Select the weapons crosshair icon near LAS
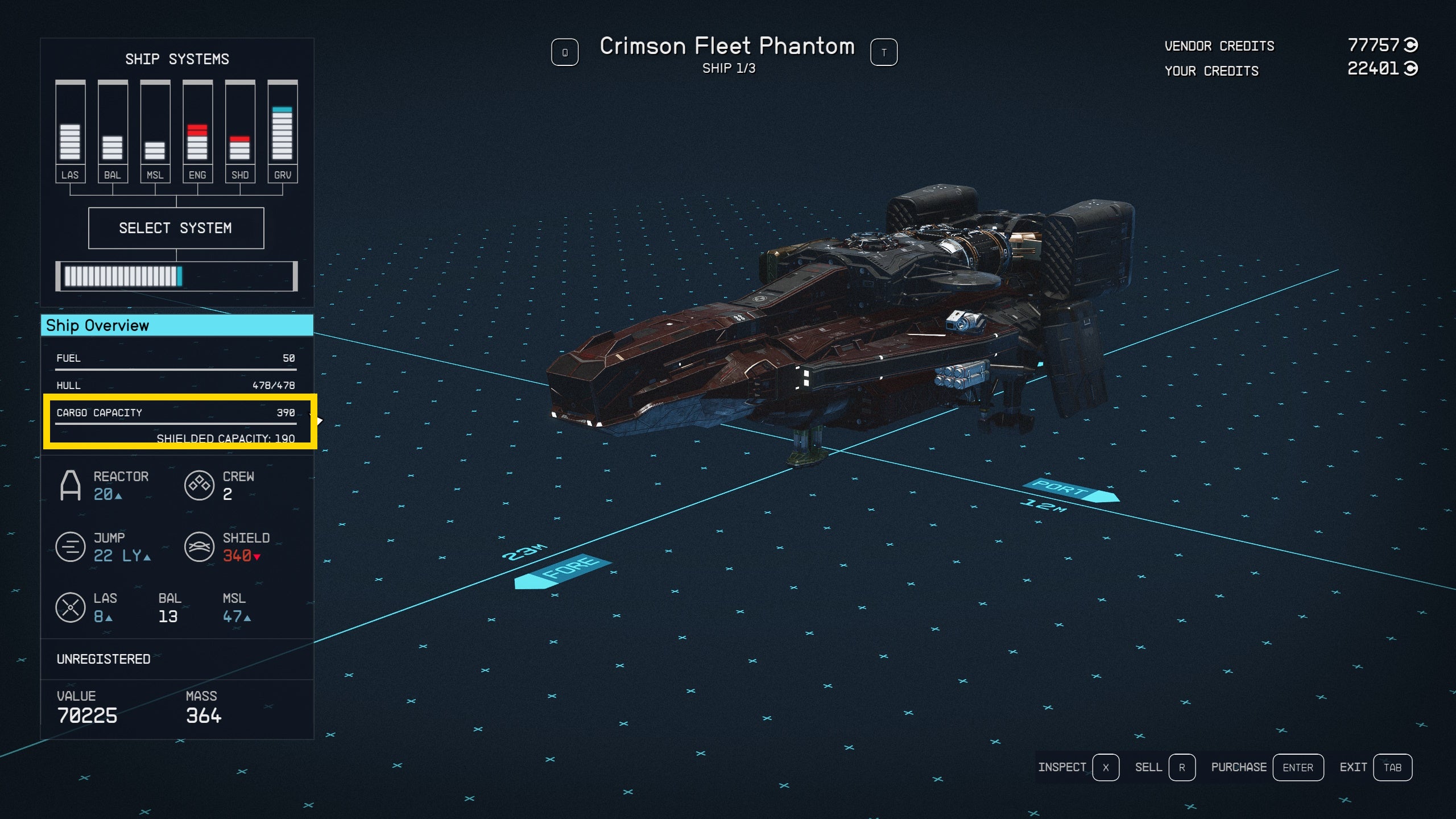 pos(71,607)
